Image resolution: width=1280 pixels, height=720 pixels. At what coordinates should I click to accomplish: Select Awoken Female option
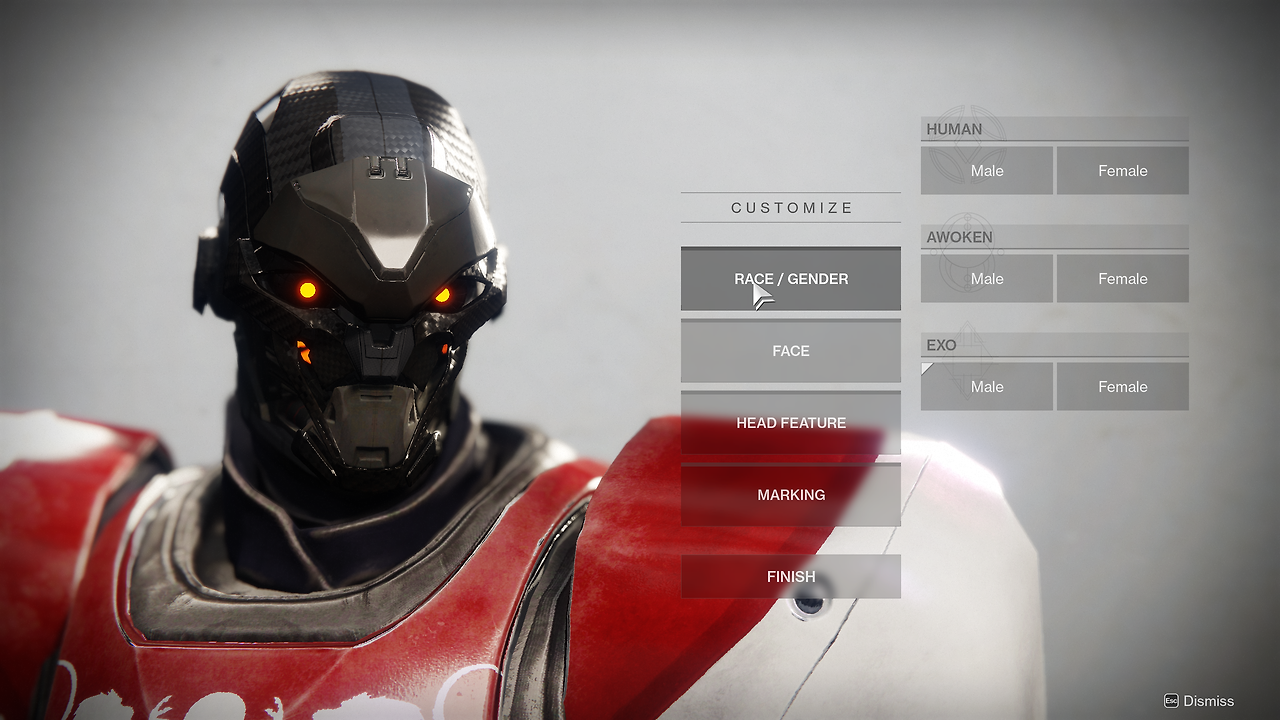[1122, 279]
